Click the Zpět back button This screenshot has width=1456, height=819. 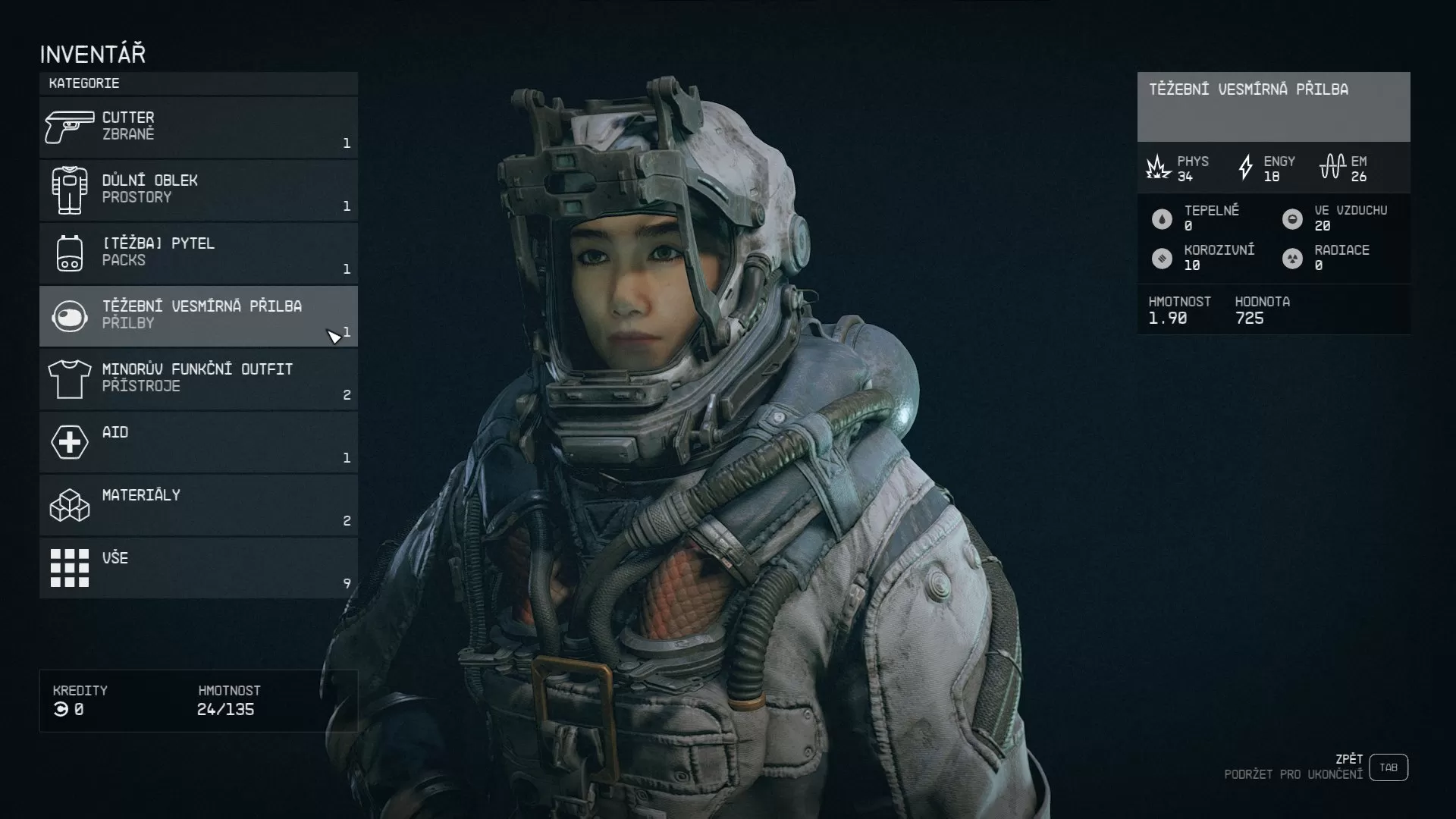click(x=1388, y=767)
